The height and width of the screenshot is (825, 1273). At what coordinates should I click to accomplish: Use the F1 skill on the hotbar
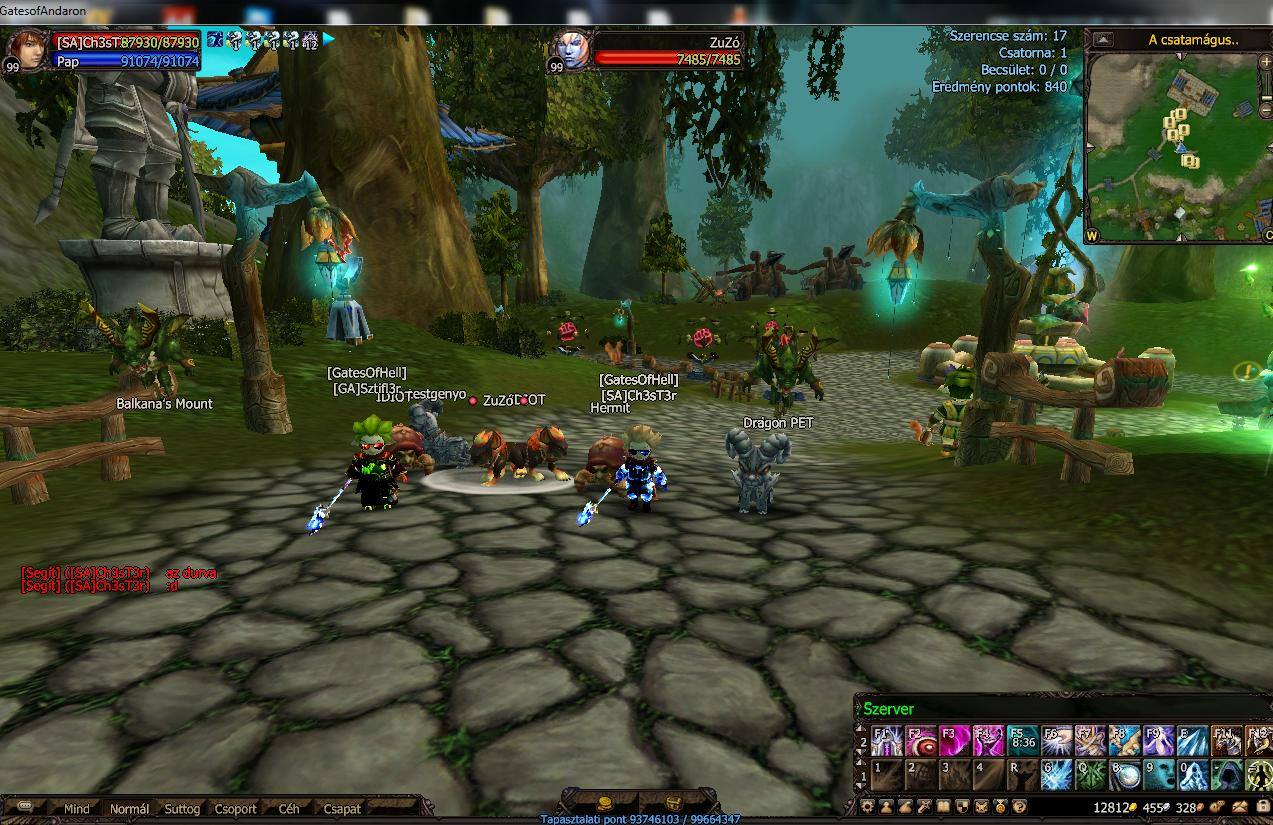click(x=887, y=741)
